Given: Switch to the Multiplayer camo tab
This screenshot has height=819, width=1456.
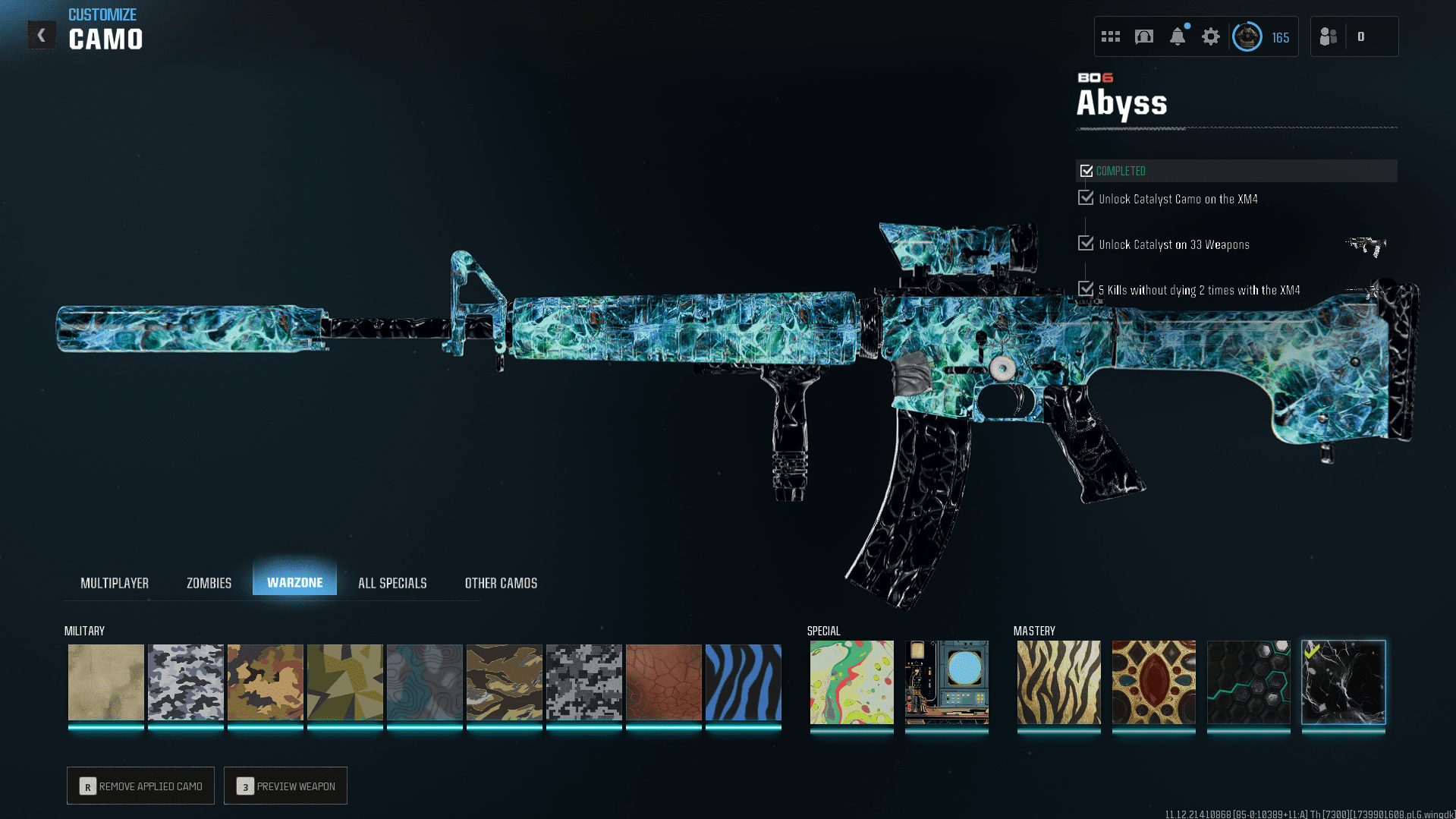Looking at the screenshot, I should (x=115, y=583).
